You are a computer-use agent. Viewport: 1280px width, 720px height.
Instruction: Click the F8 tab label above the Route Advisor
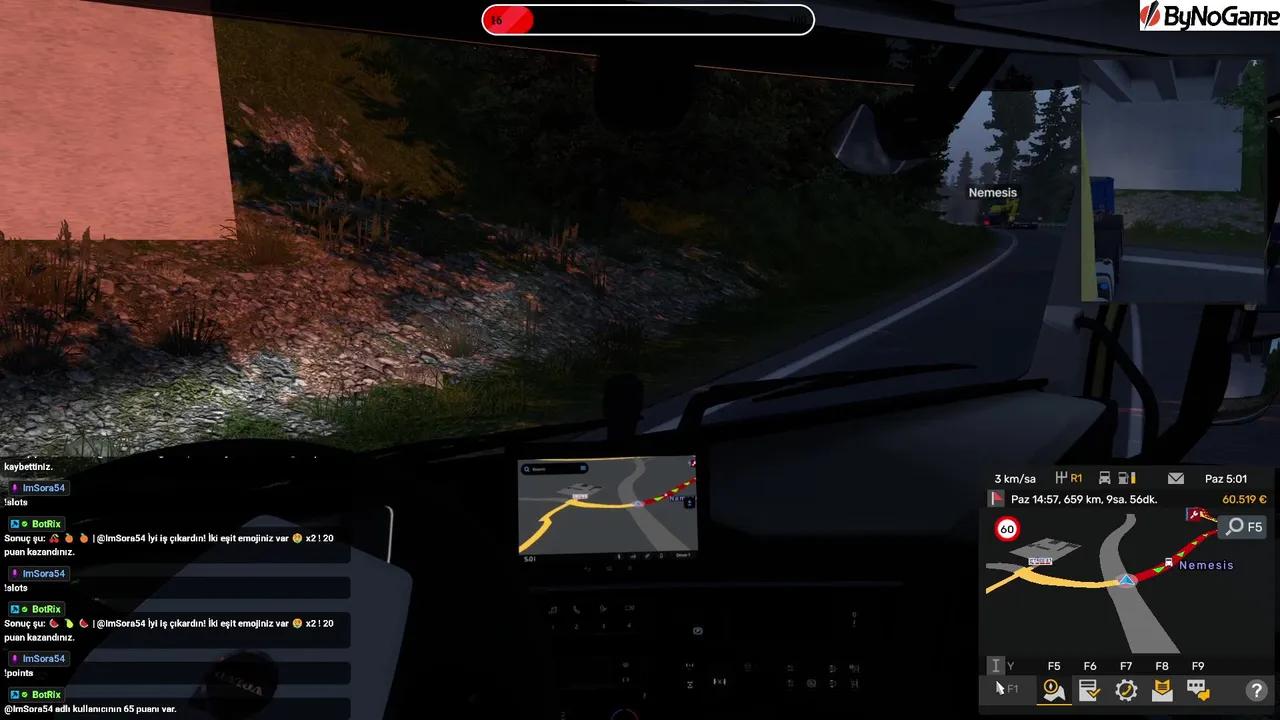(1162, 665)
